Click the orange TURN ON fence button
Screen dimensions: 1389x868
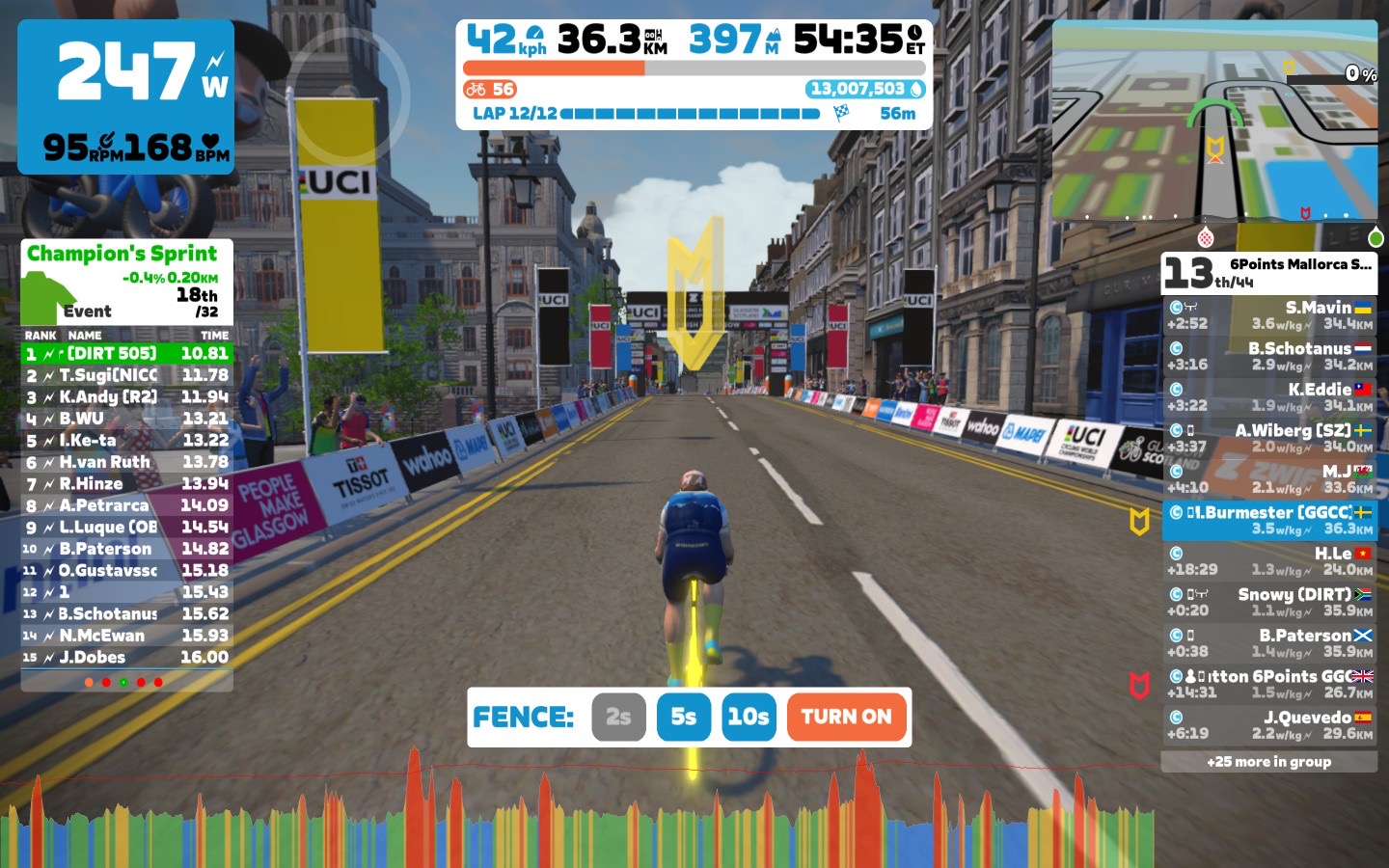point(846,717)
